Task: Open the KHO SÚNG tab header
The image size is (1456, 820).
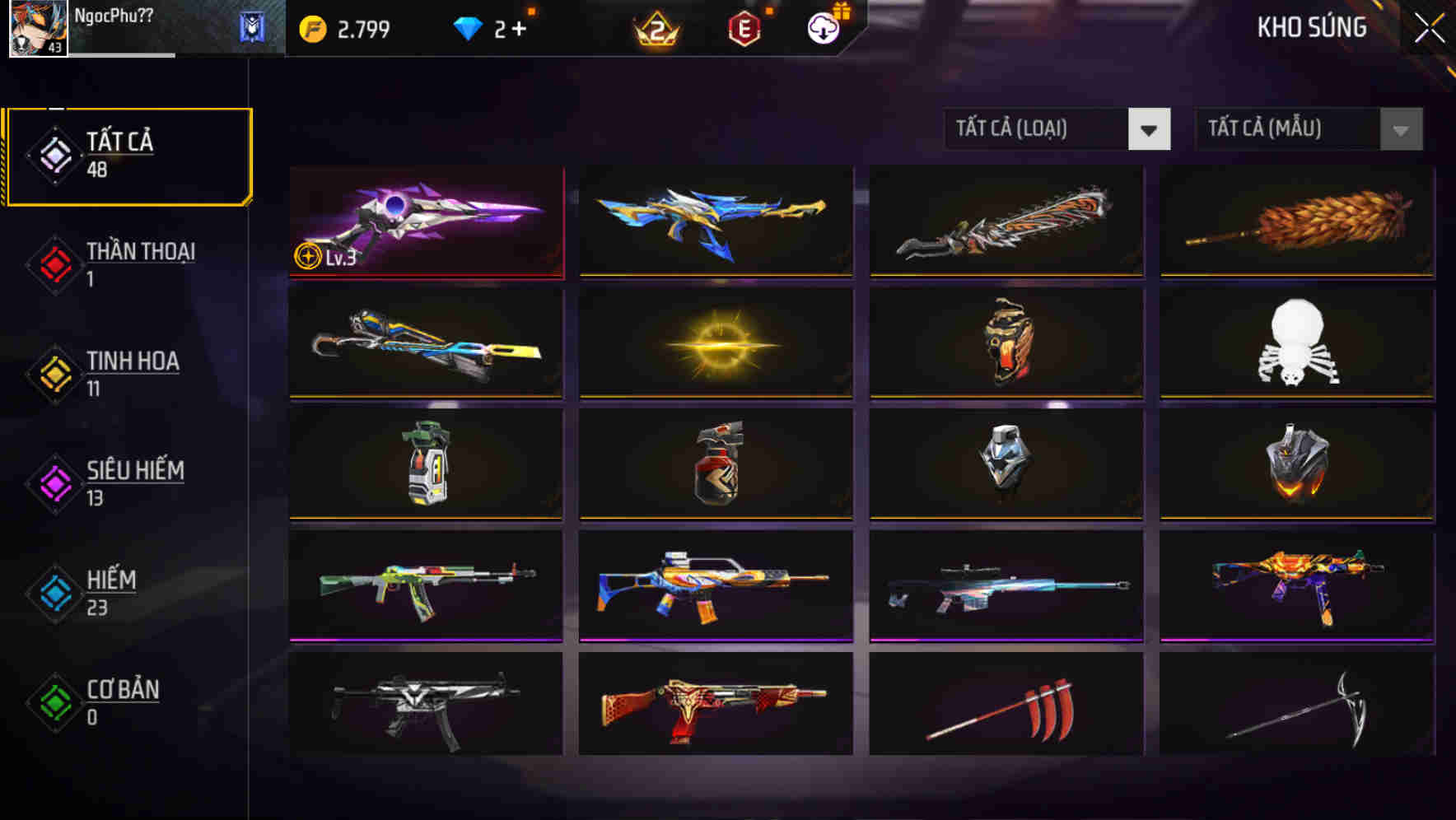Action: pyautogui.click(x=1312, y=27)
